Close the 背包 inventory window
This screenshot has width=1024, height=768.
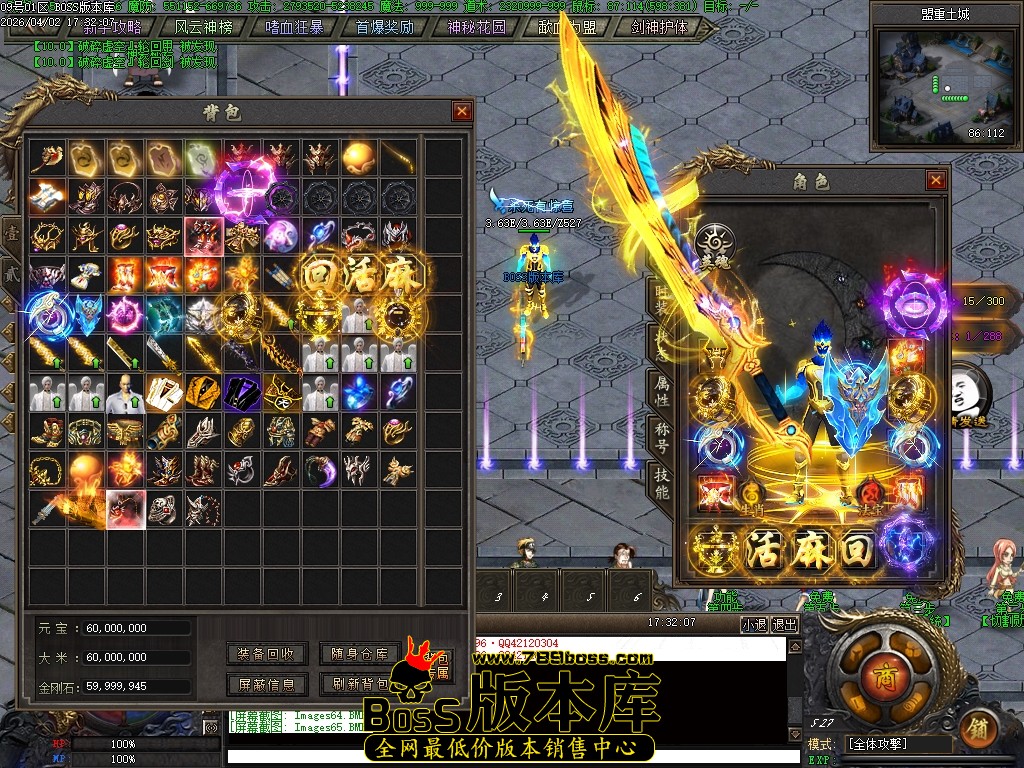tap(461, 112)
